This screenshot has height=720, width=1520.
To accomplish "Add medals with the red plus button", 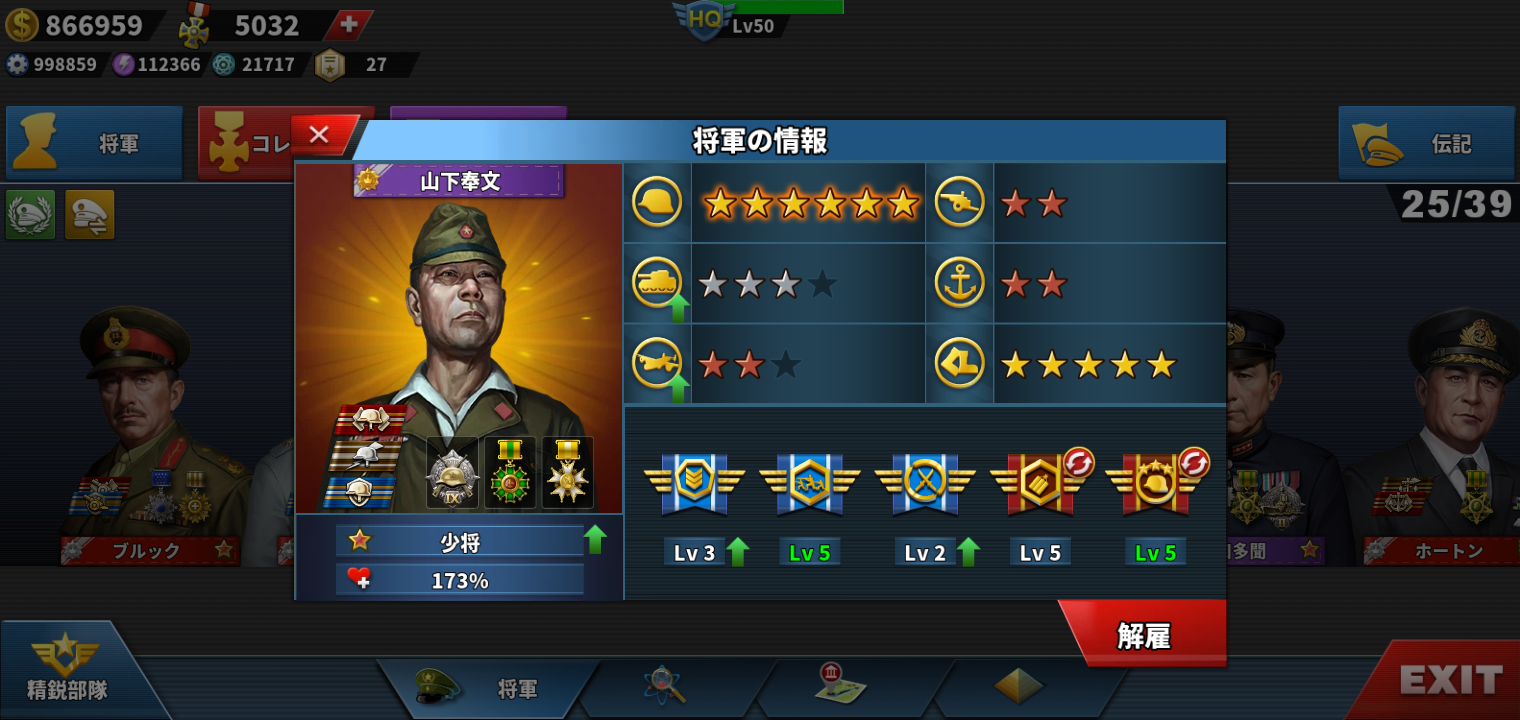I will (349, 25).
